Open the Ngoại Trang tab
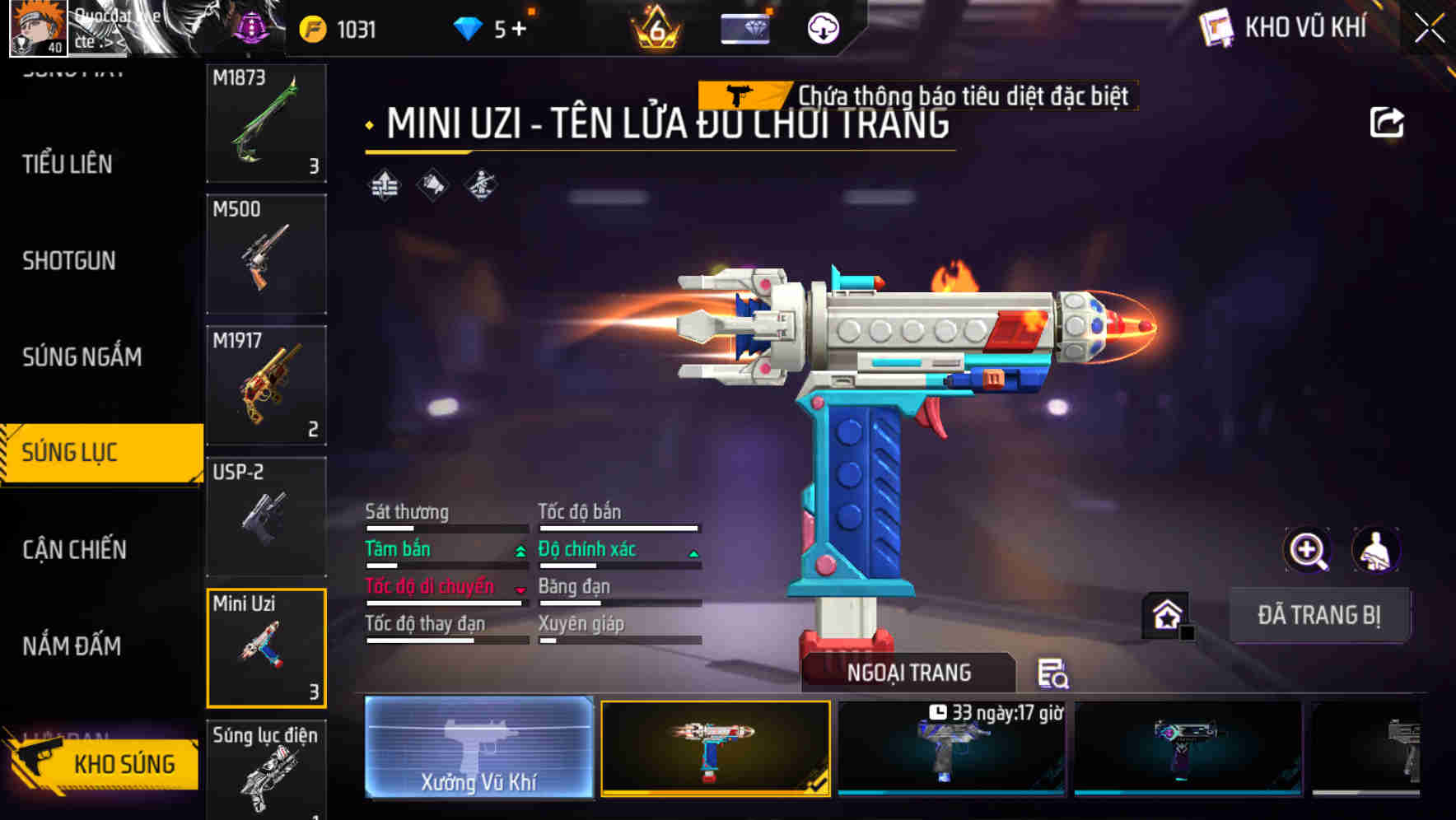The height and width of the screenshot is (820, 1456). point(908,673)
